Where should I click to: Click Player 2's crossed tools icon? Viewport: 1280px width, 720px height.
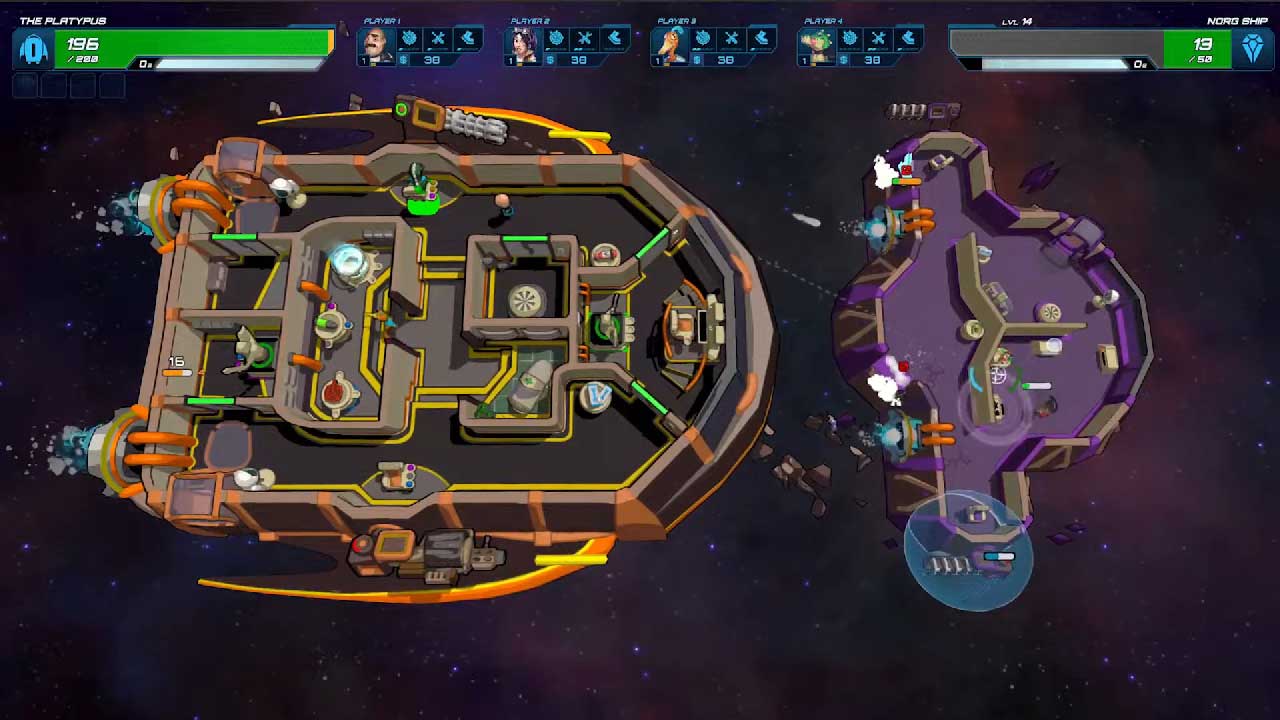point(585,39)
